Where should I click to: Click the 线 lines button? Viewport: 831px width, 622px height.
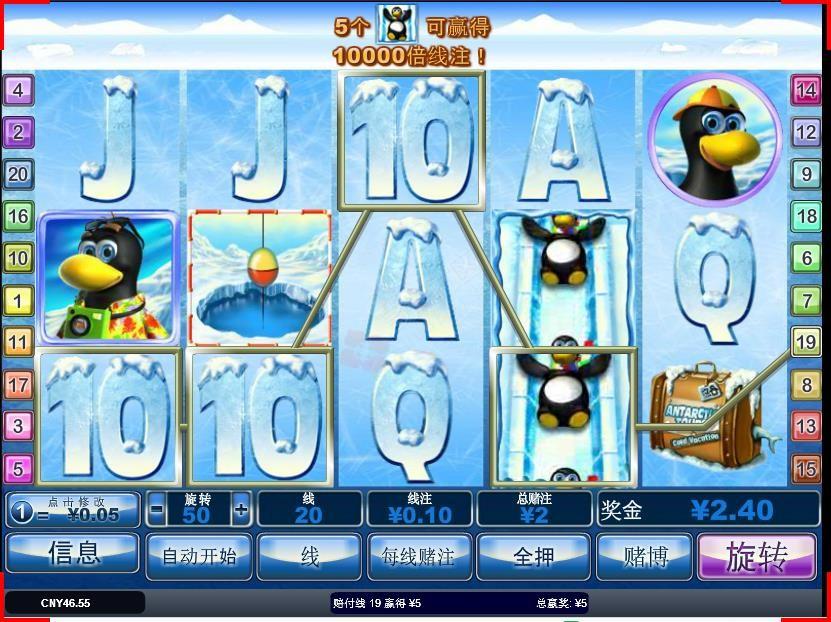309,555
